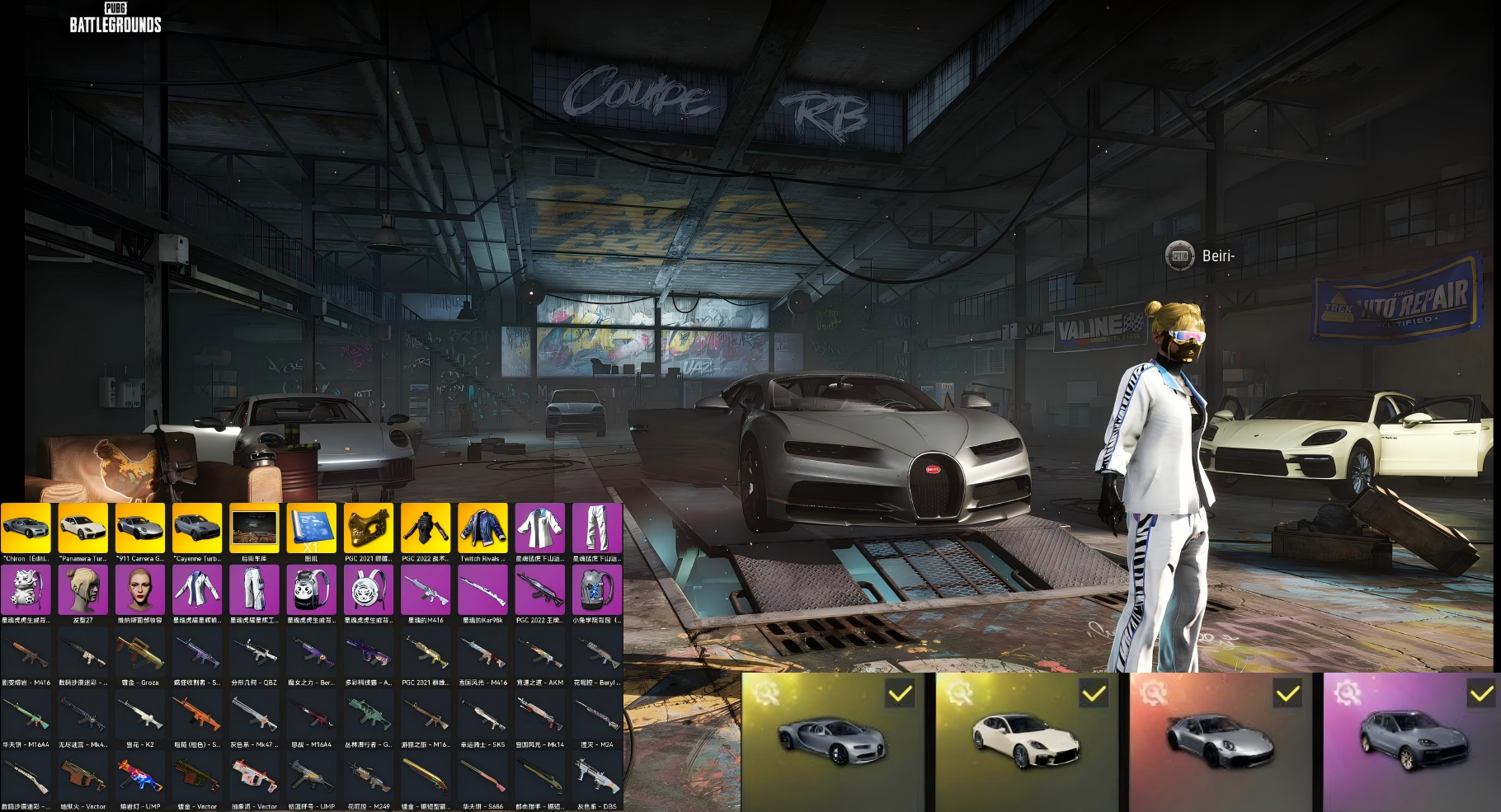Select the blonde hairstyle 27 item
This screenshot has height=812, width=1501.
(x=82, y=590)
